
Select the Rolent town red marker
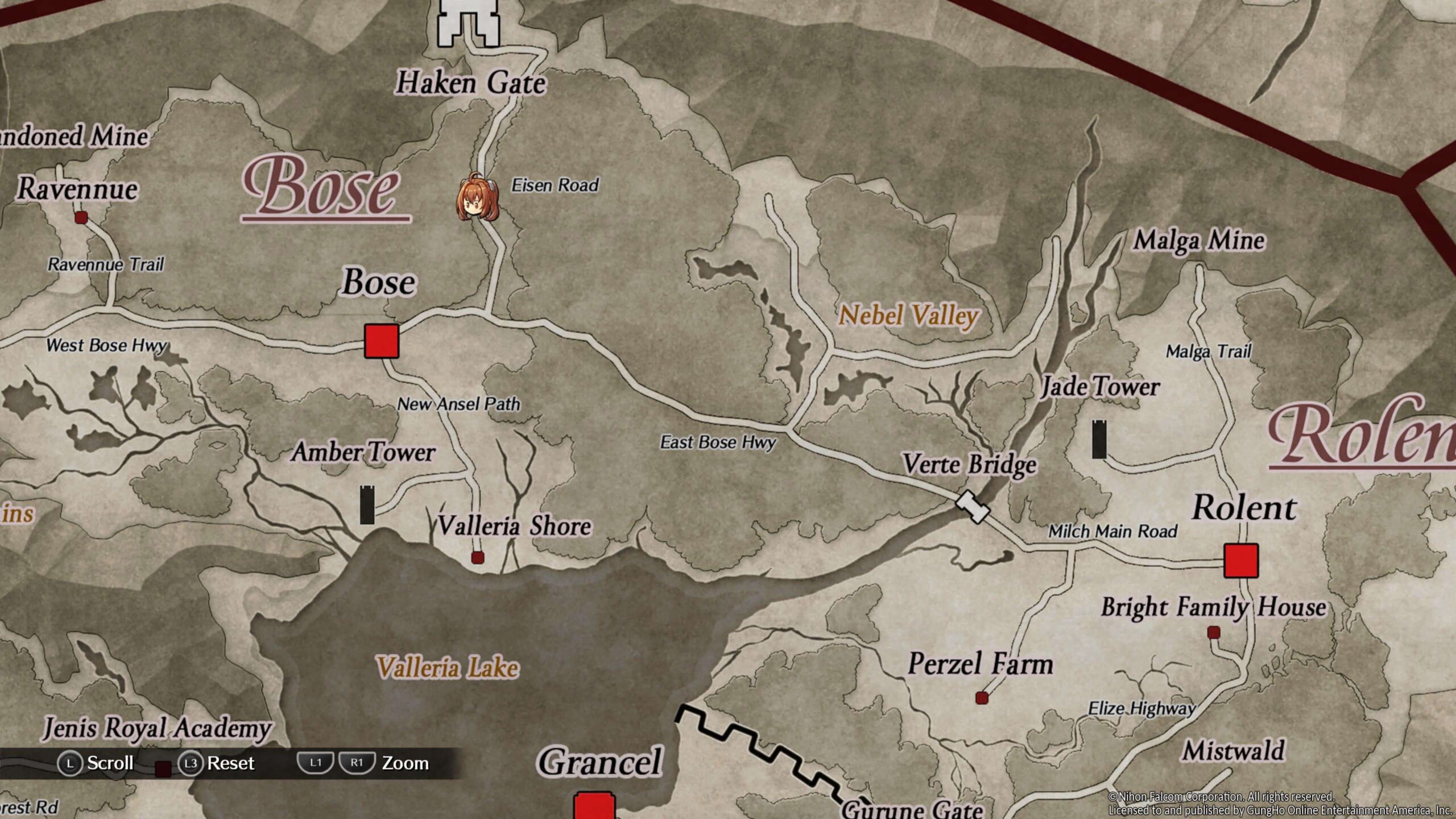click(x=1240, y=561)
